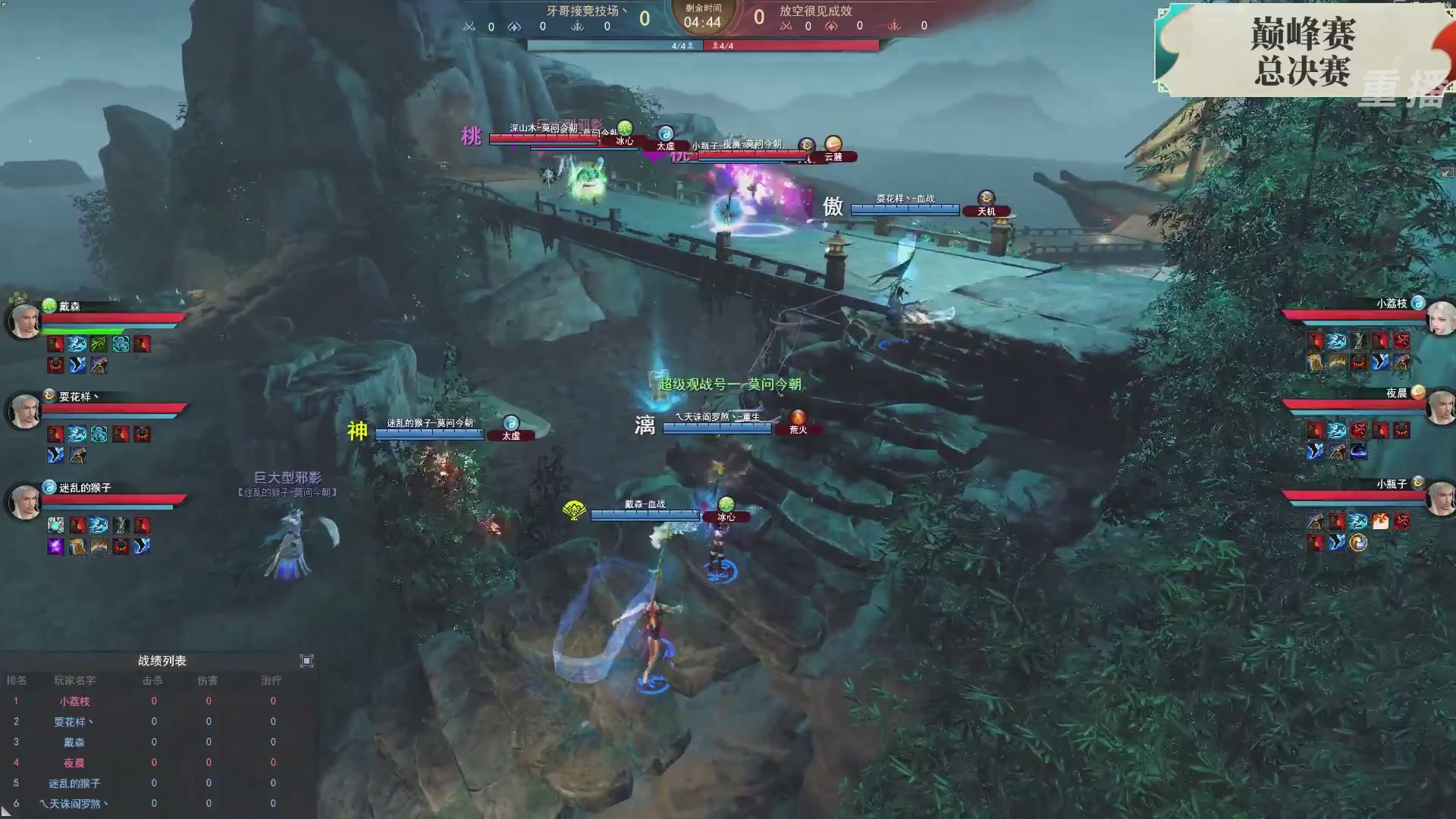Click 小荔枝's yin-yang class icon

click(1417, 304)
